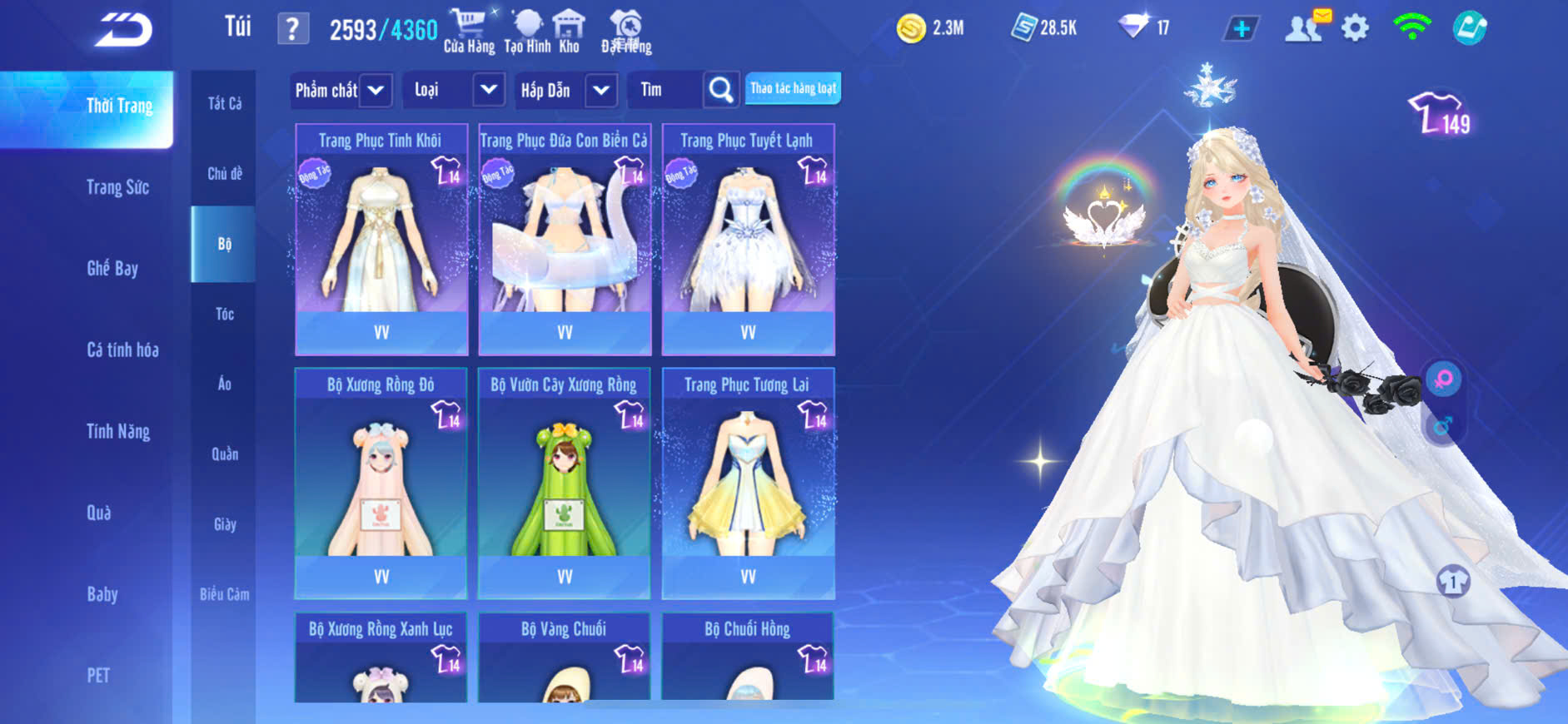Select the Trang Phục Tuyết Lạnh outfit
This screenshot has height=724, width=1568.
coord(748,240)
